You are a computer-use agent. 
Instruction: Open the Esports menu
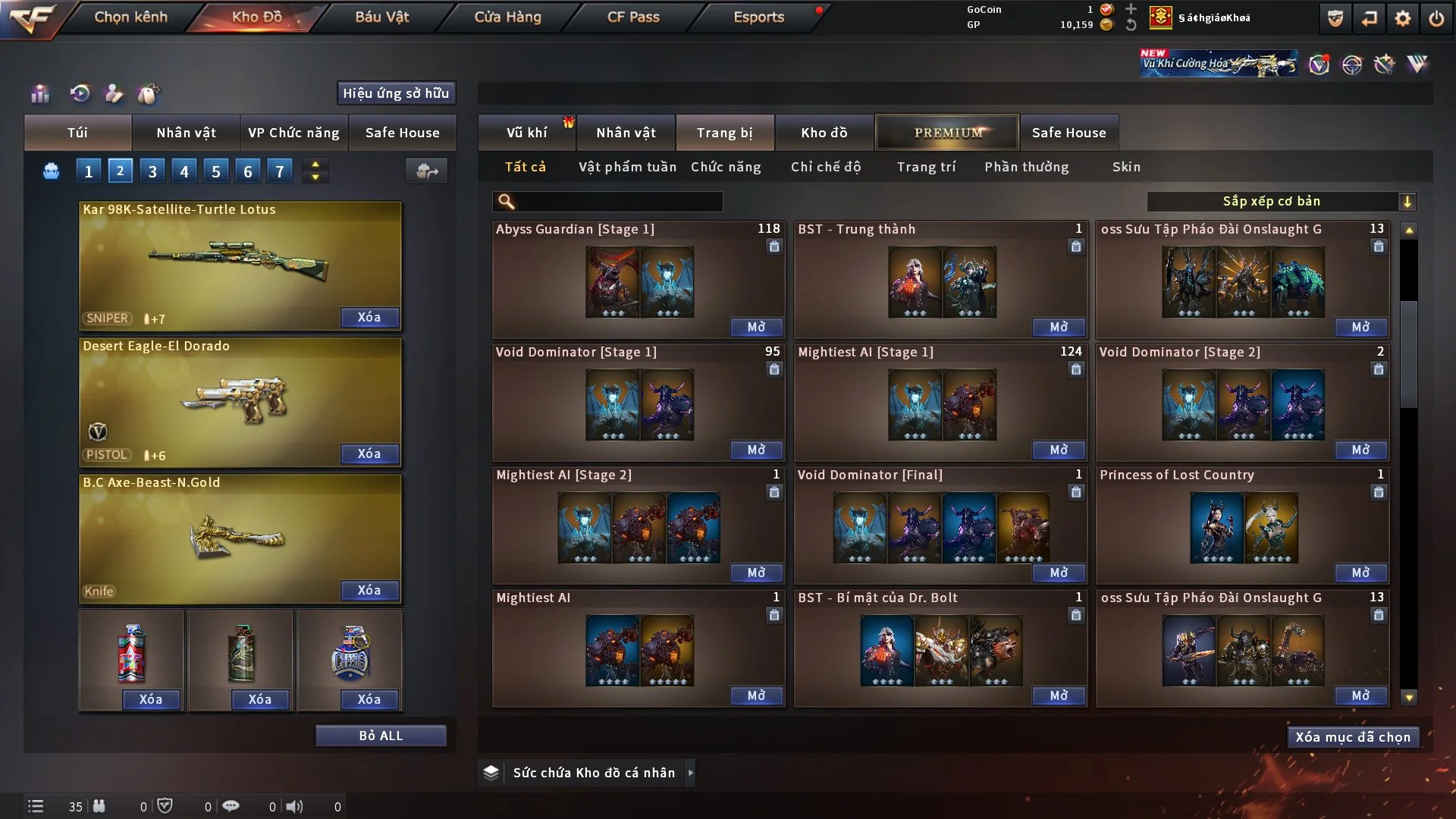pos(758,17)
